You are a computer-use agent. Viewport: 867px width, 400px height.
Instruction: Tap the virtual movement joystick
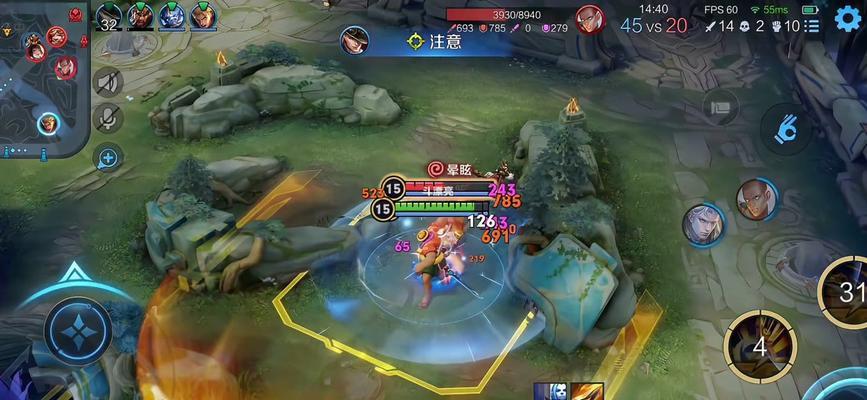pos(77,330)
